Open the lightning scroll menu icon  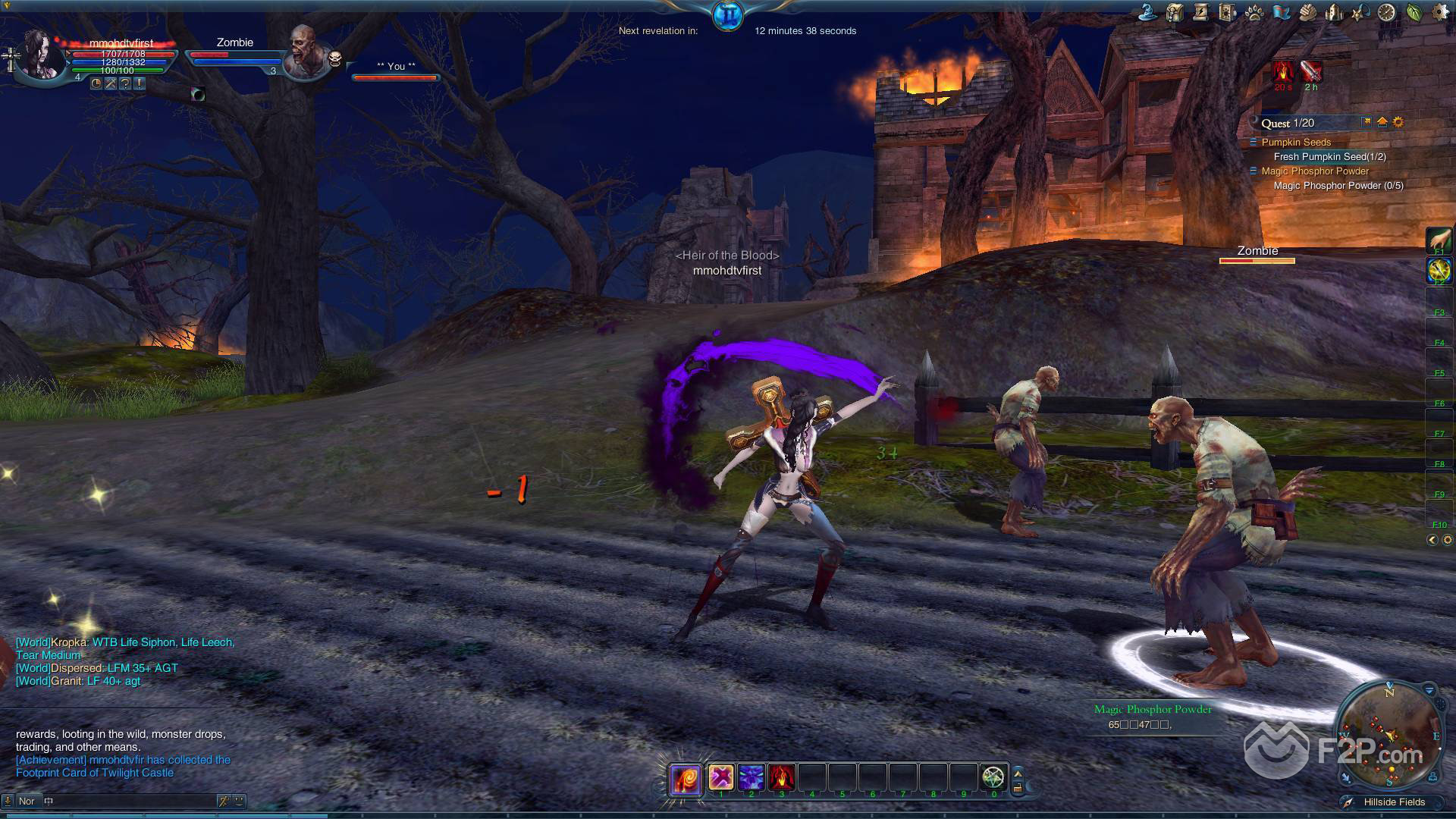[1200, 12]
